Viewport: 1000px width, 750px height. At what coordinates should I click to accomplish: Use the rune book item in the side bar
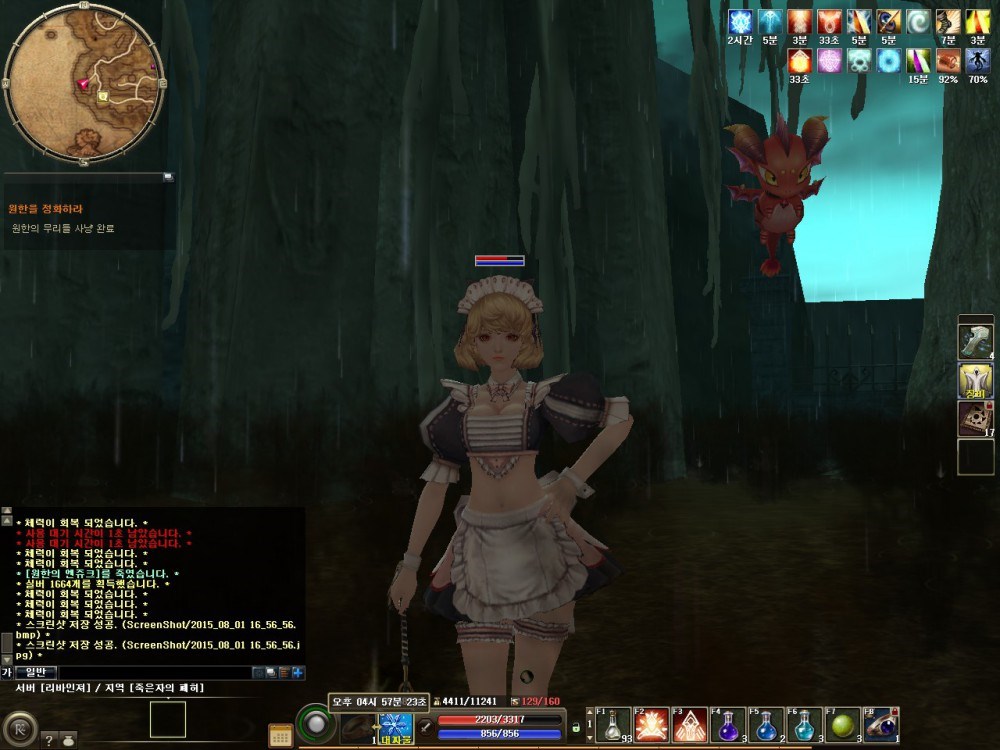(x=975, y=418)
